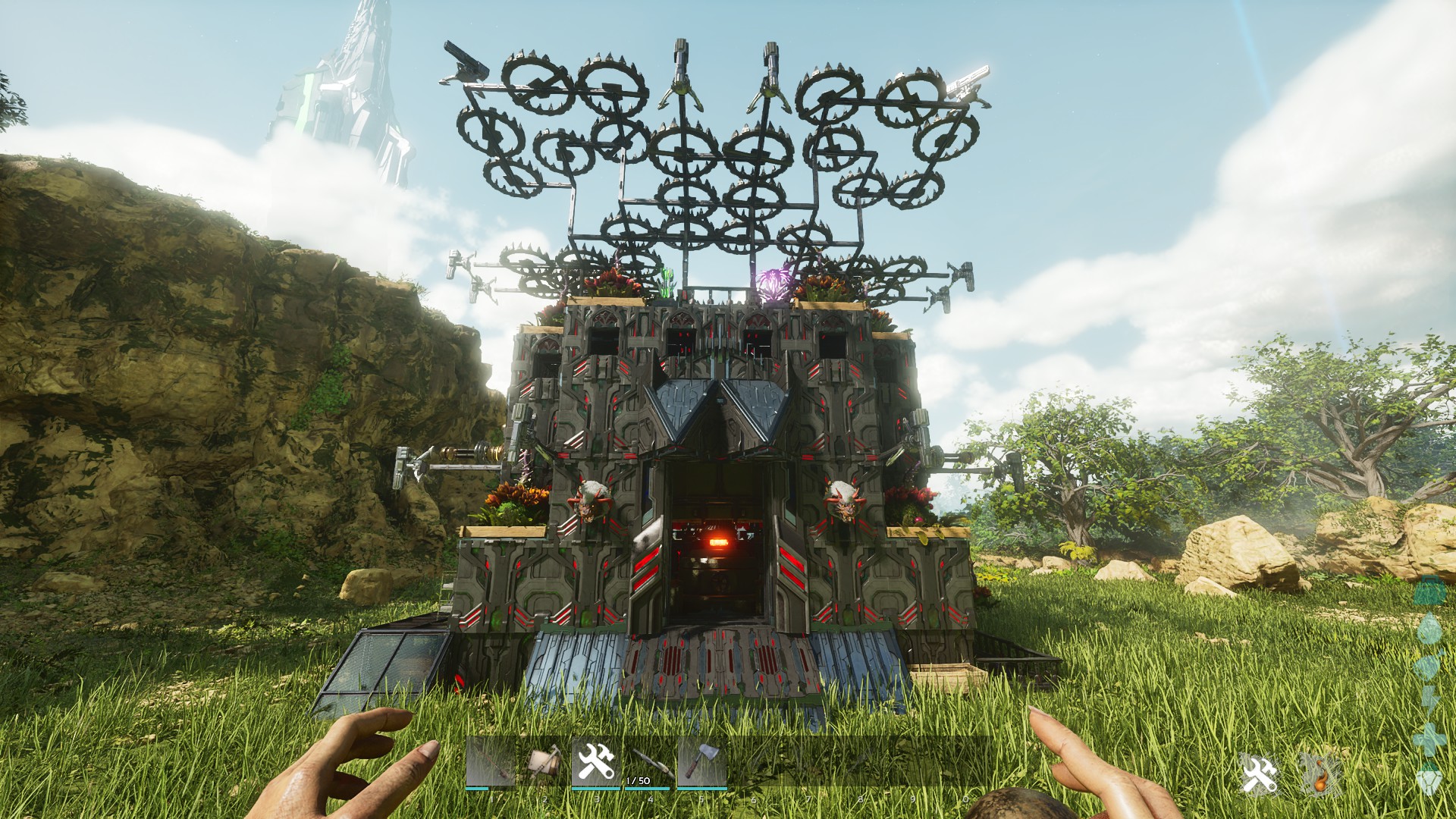
Task: Click the gem icon at bottom of stat column
Action: coord(1429,780)
